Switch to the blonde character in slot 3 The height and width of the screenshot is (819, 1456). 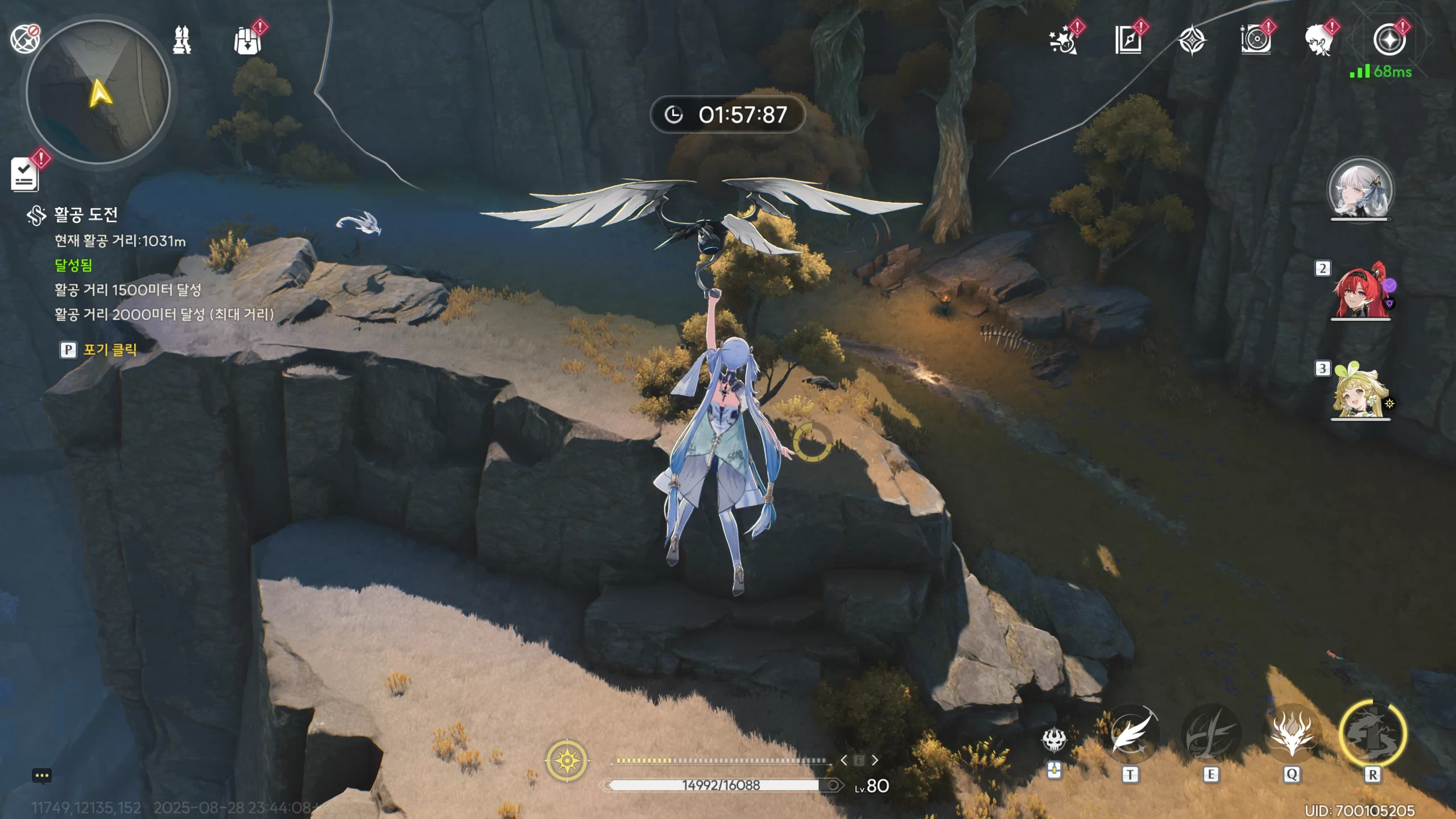tap(1360, 391)
